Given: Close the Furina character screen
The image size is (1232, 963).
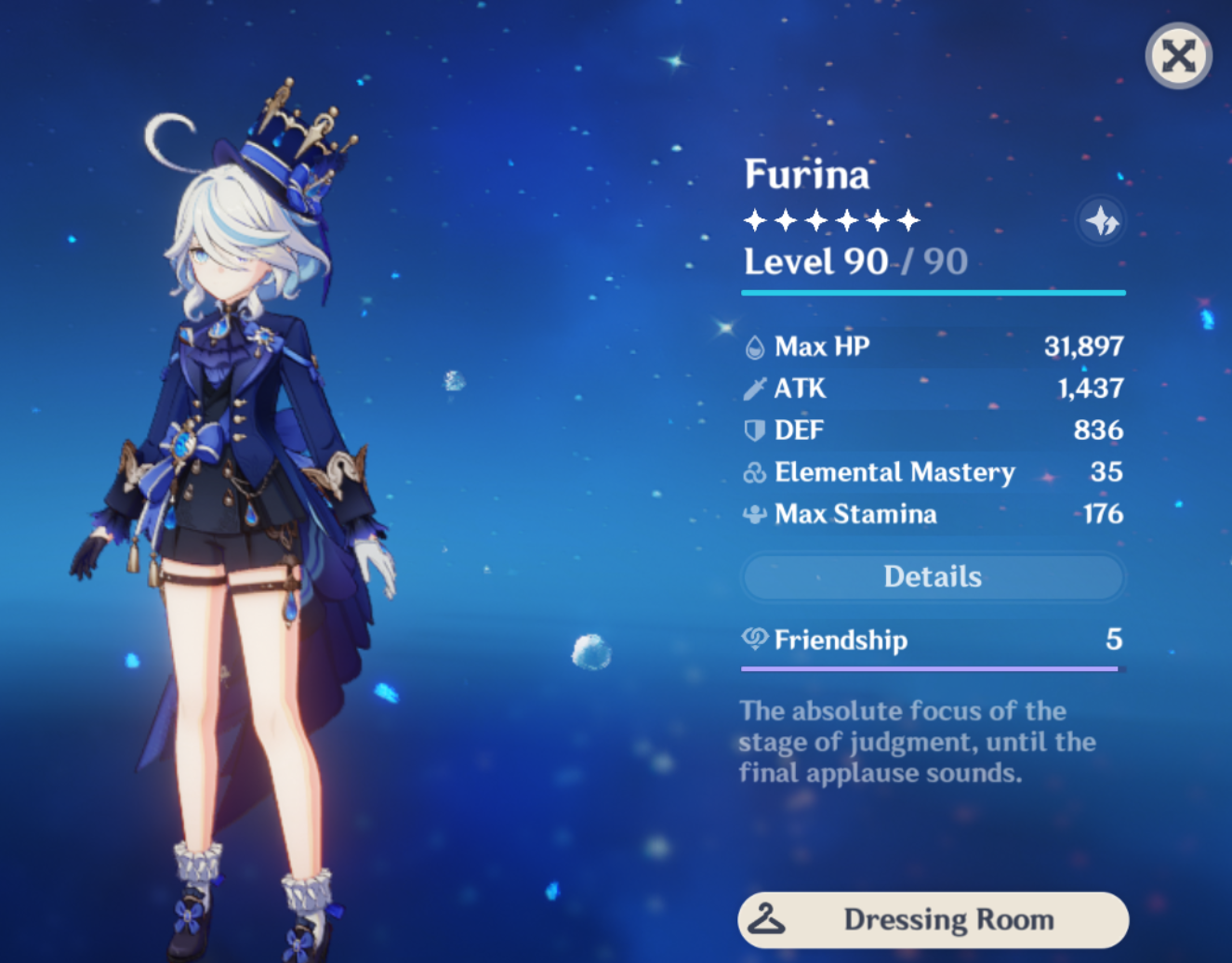Looking at the screenshot, I should [1178, 57].
